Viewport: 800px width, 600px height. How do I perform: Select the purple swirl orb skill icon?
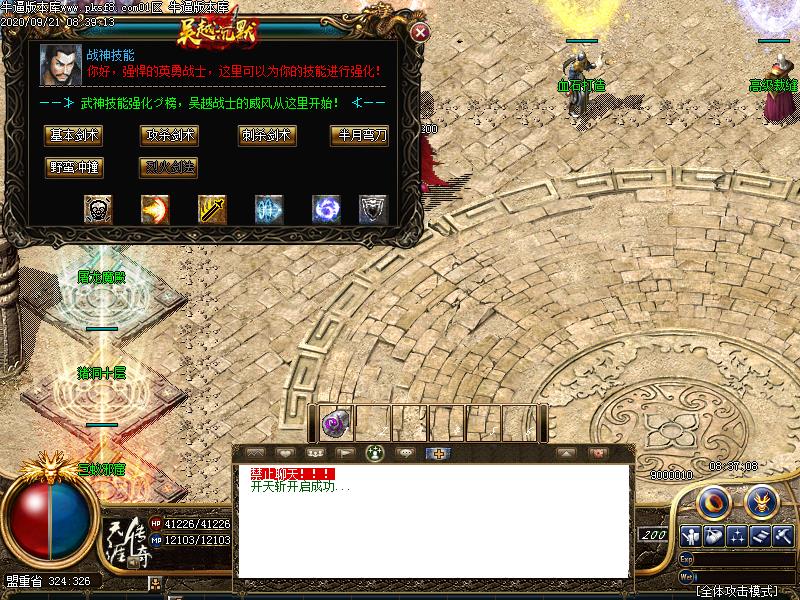[327, 209]
